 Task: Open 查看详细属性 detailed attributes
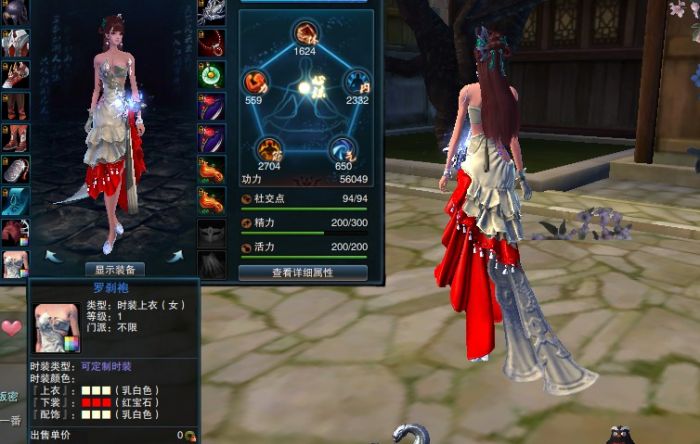click(302, 271)
